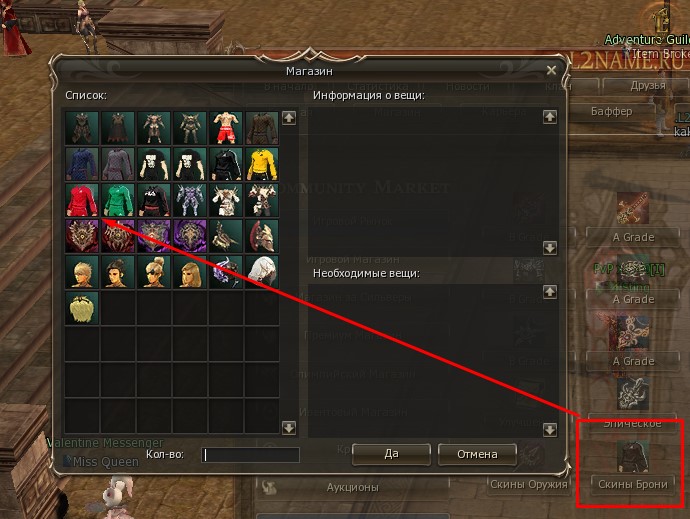Open the Друзья friends tab
The height and width of the screenshot is (519, 690).
[648, 86]
